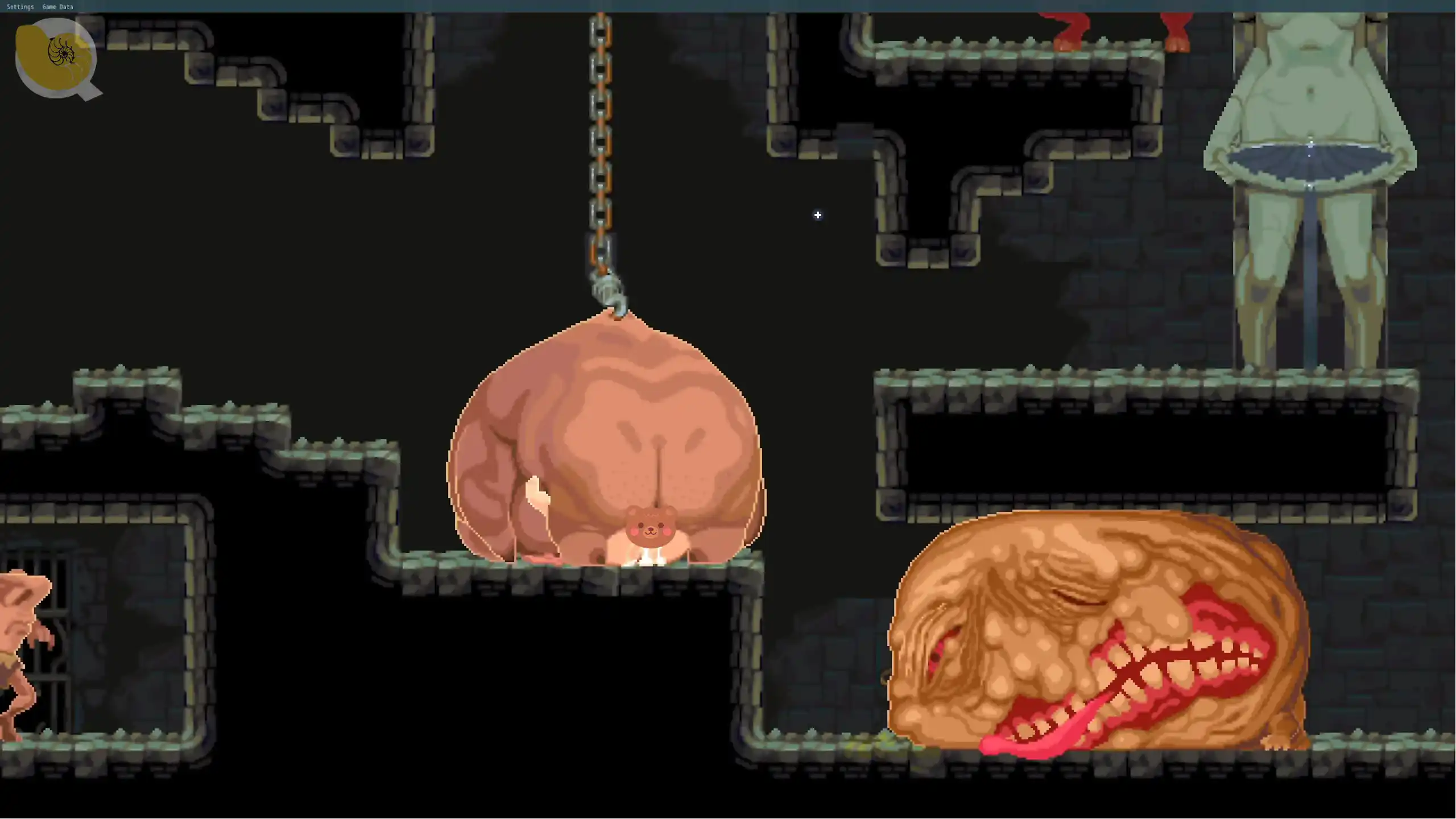This screenshot has width=1456, height=819.
Task: Click the nautilus shell magnifier icon
Action: click(56, 57)
